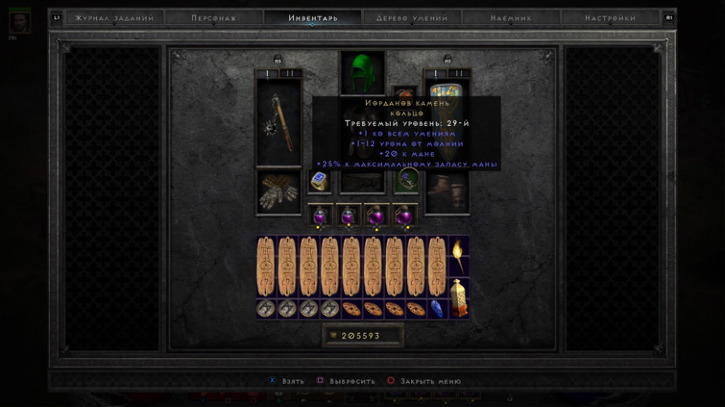Go to the Настройки tab

[611, 18]
